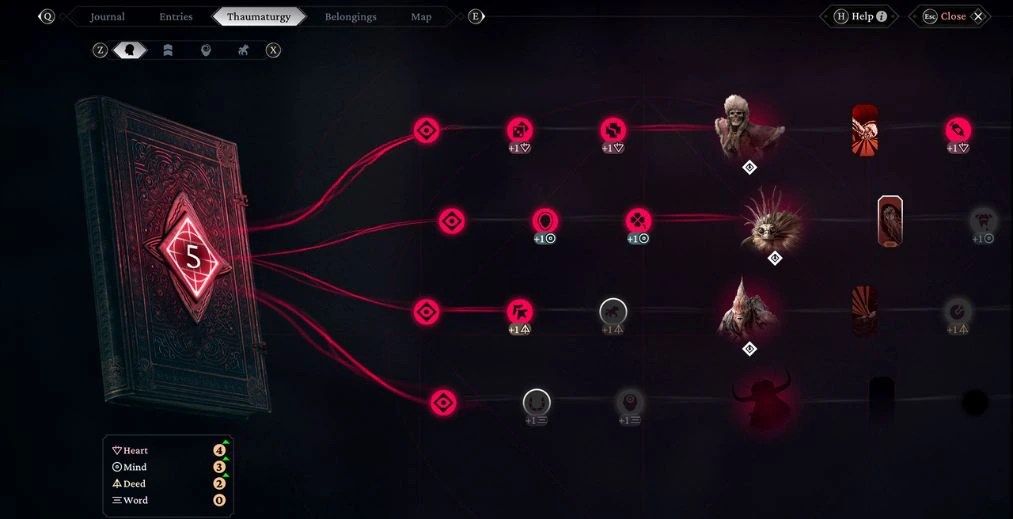Select the skull-faced salutor portrait

747,129
